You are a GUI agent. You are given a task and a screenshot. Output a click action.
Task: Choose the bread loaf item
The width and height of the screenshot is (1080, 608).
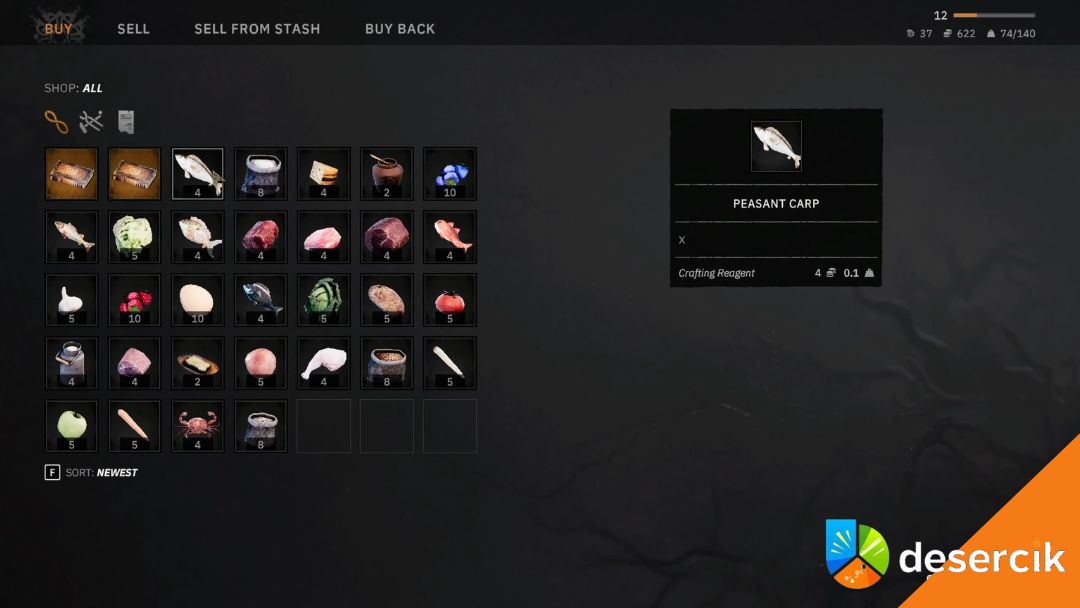coord(387,300)
